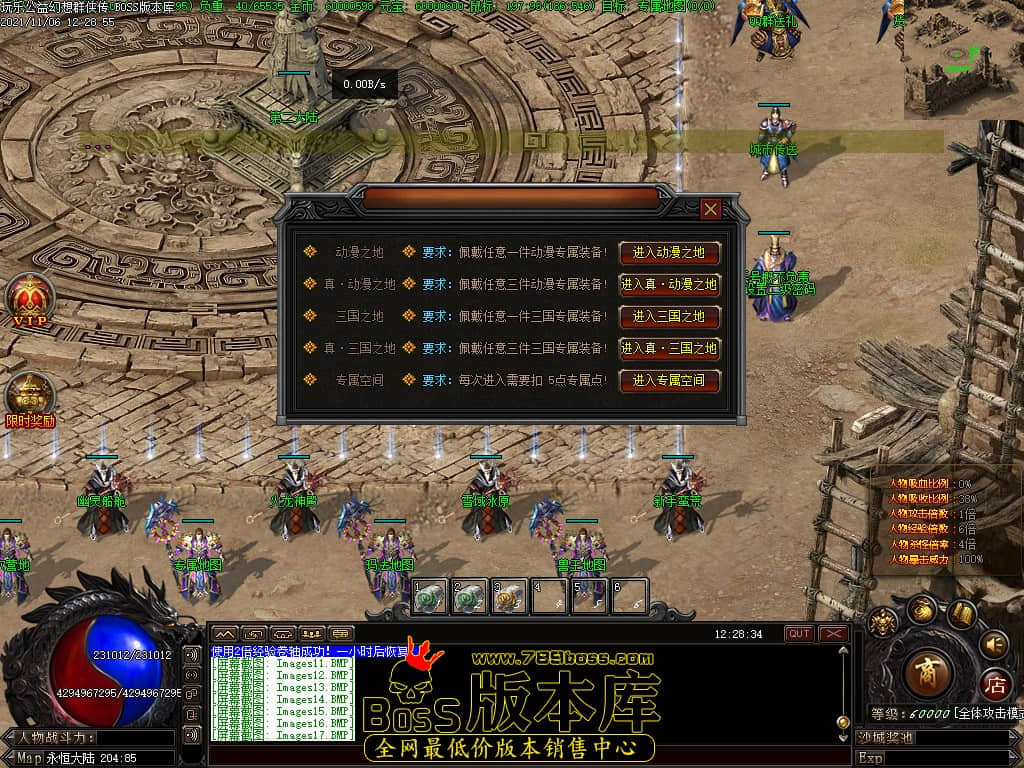This screenshot has height=768, width=1024.
Task: Open the red 店 store button
Action: (x=994, y=686)
